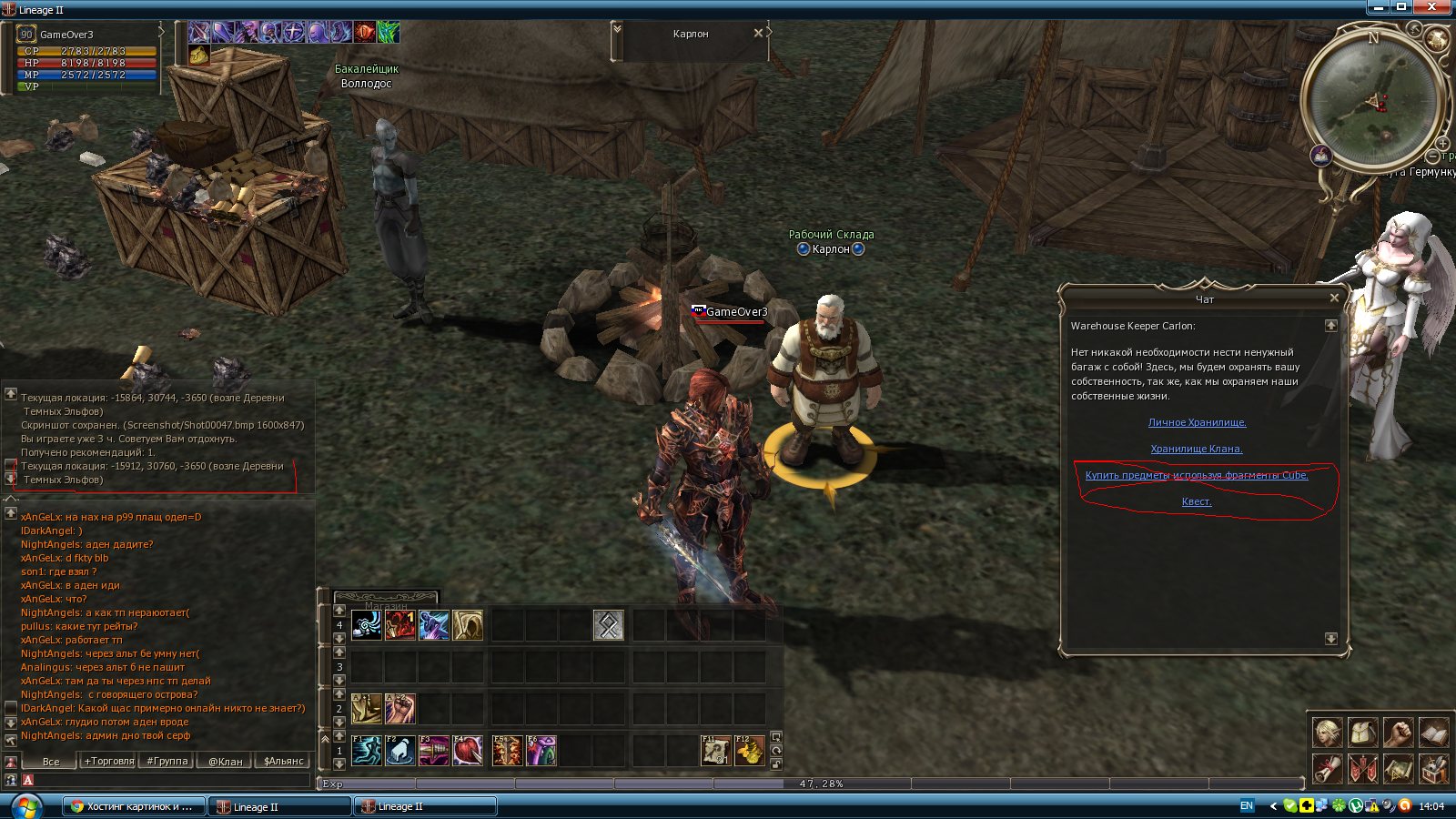Choose the Квест dialogue option
Image resolution: width=1456 pixels, height=819 pixels.
(x=1197, y=501)
